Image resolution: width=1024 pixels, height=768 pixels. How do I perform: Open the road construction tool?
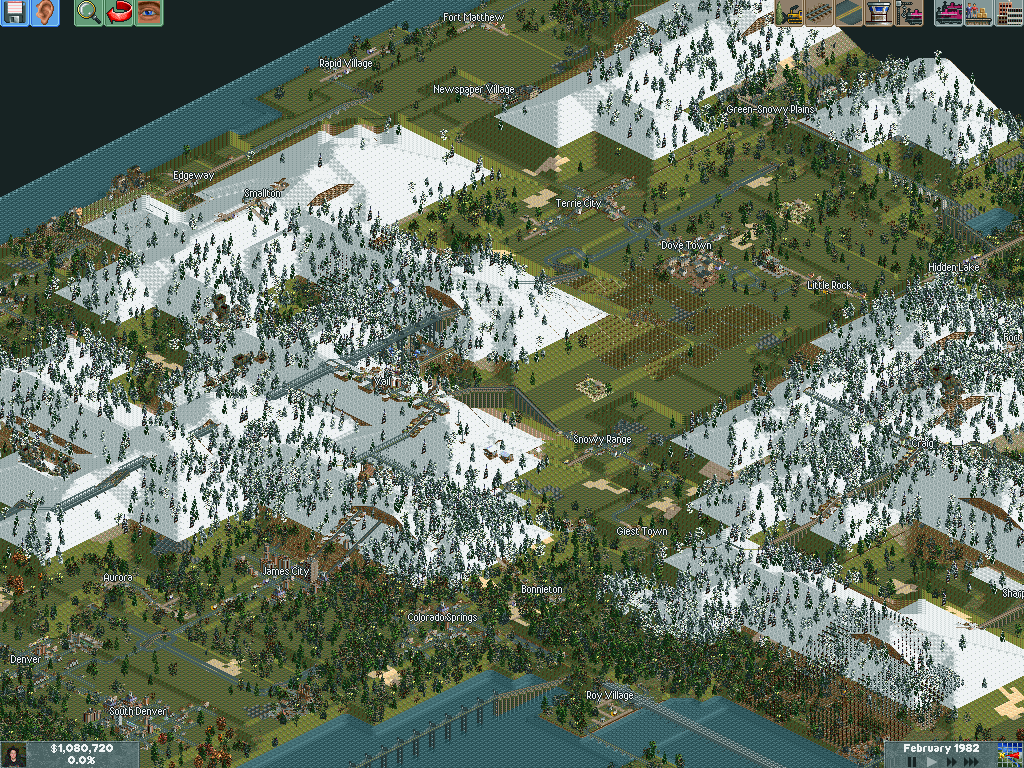point(850,13)
